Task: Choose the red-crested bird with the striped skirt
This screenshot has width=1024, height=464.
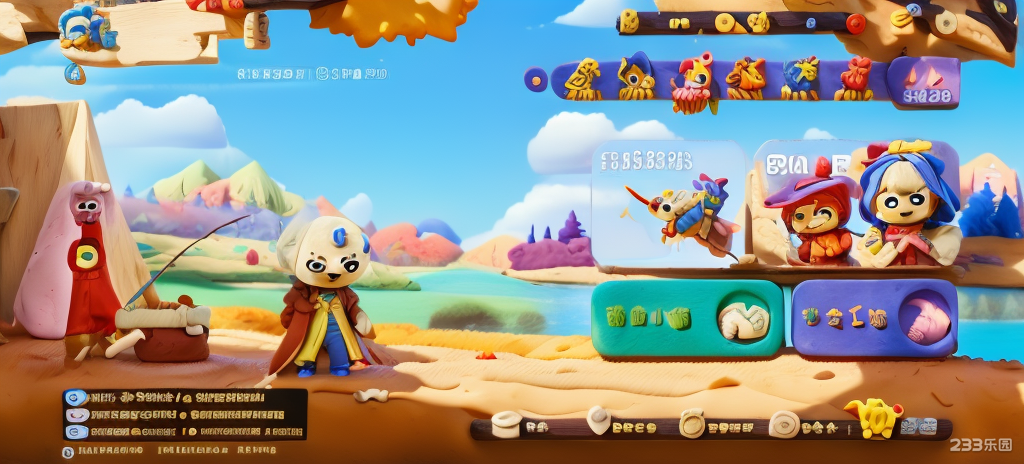Action: pos(692,81)
